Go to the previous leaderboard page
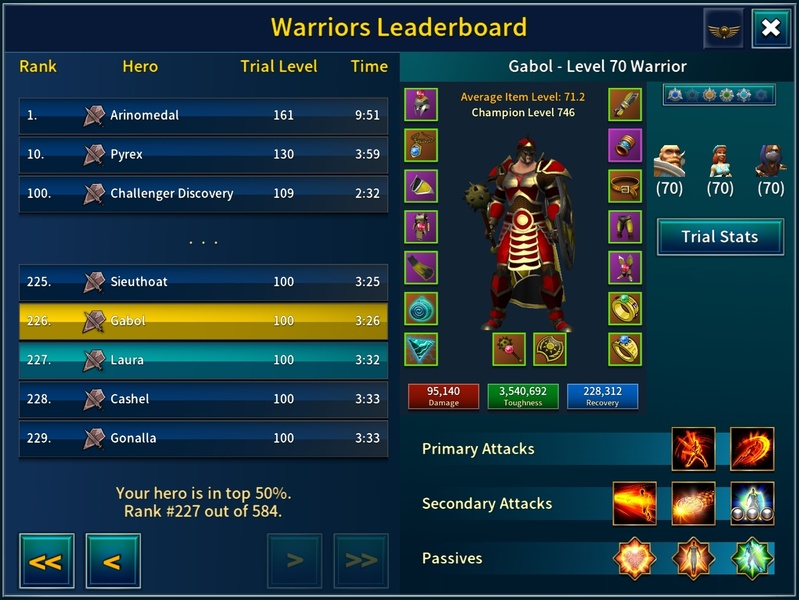 coord(112,561)
